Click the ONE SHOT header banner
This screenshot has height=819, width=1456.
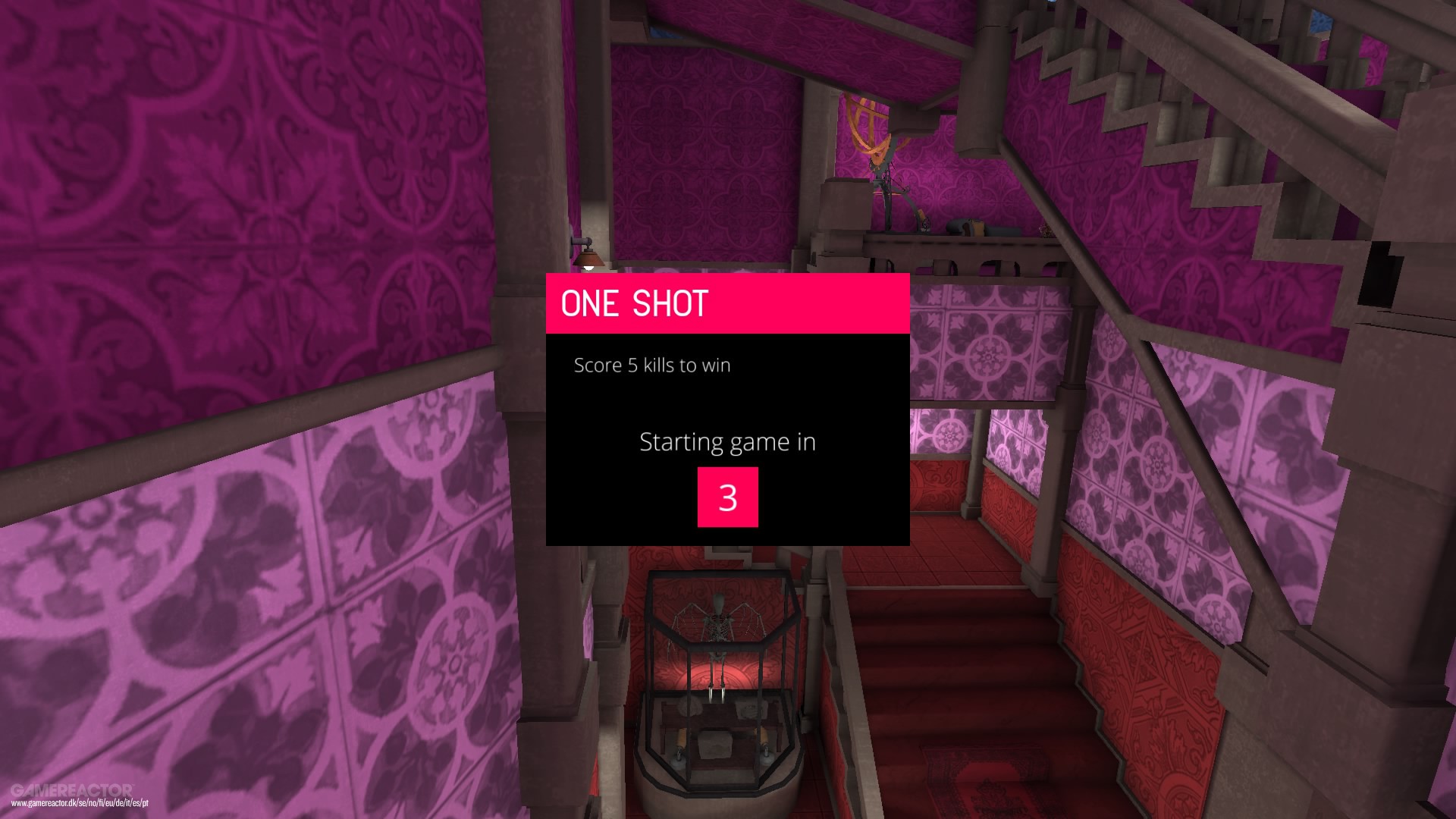(x=726, y=303)
